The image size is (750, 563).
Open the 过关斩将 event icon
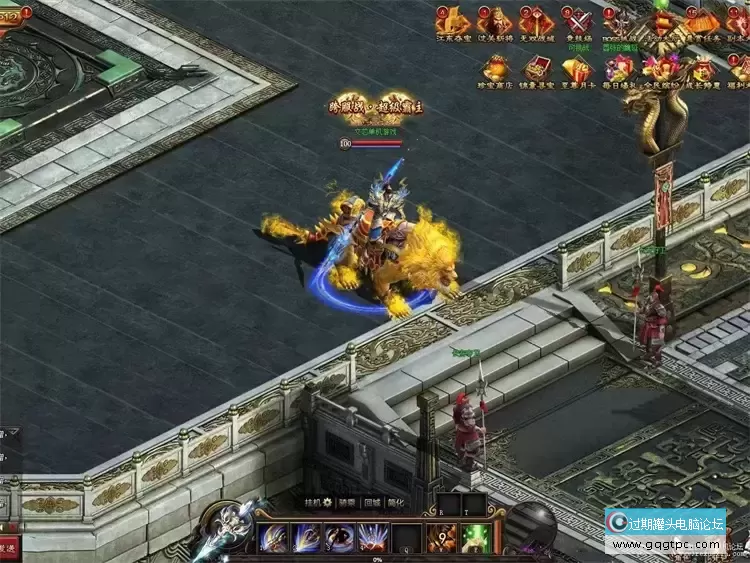(495, 21)
